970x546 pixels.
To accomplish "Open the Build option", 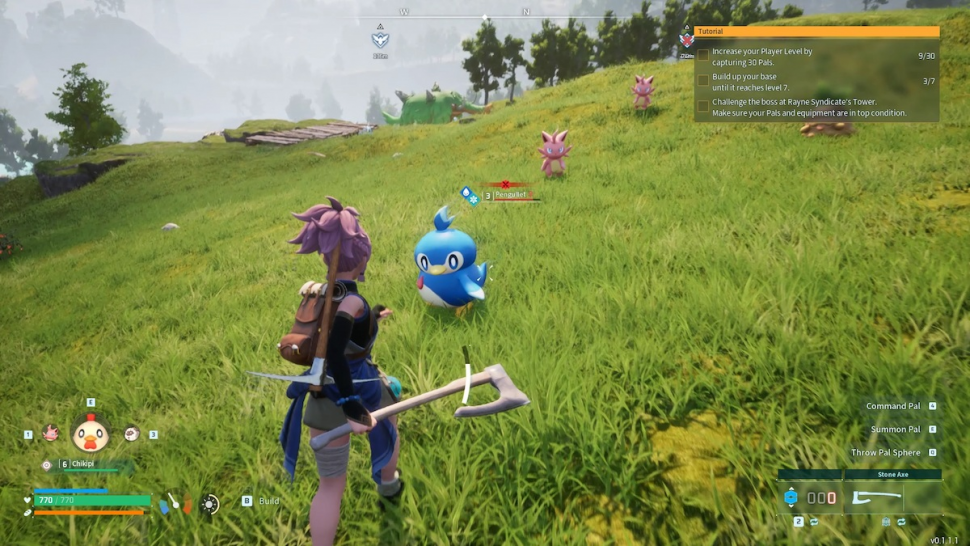I will tap(268, 500).
